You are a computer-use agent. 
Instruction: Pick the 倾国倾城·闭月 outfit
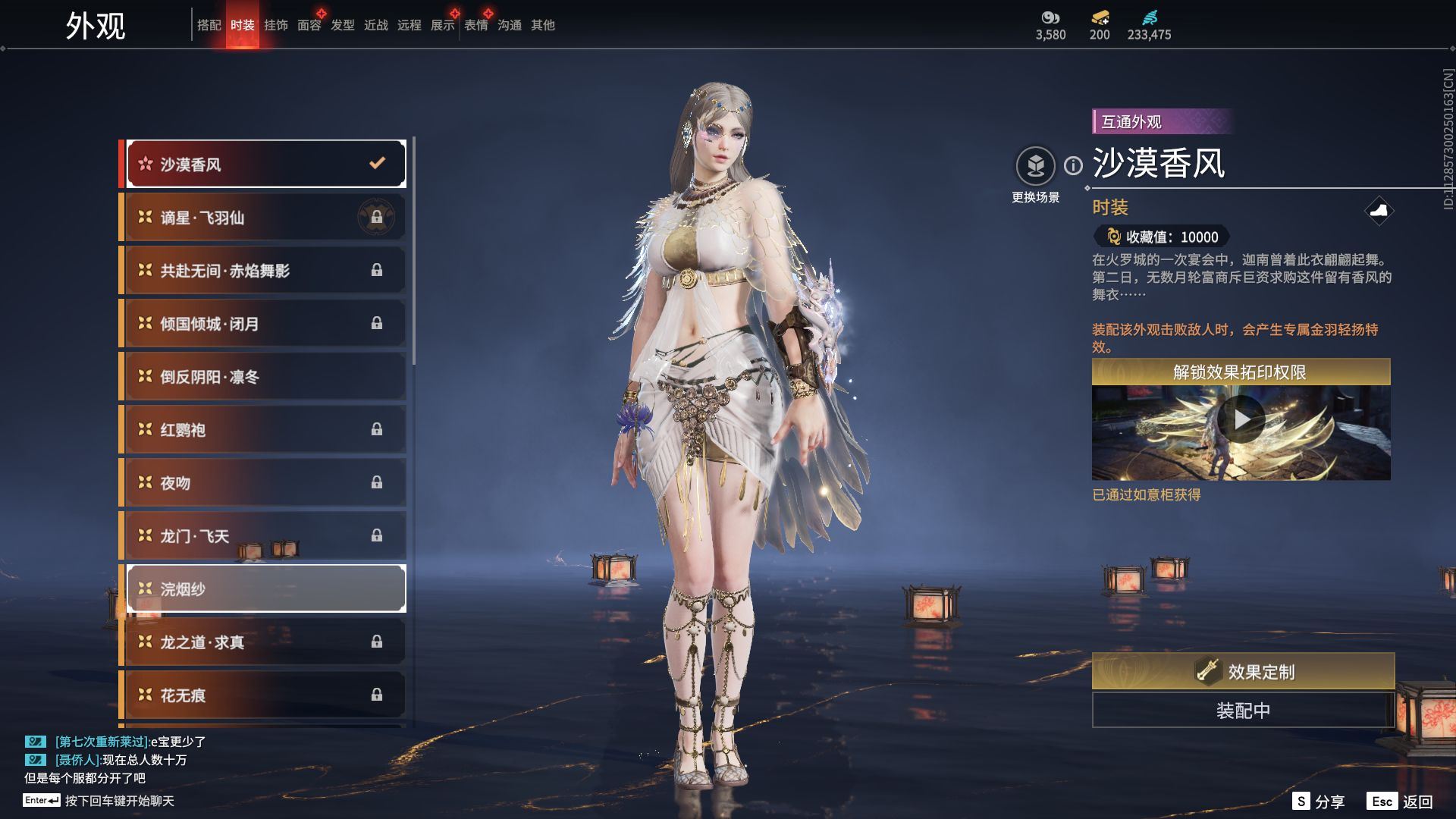click(x=265, y=324)
